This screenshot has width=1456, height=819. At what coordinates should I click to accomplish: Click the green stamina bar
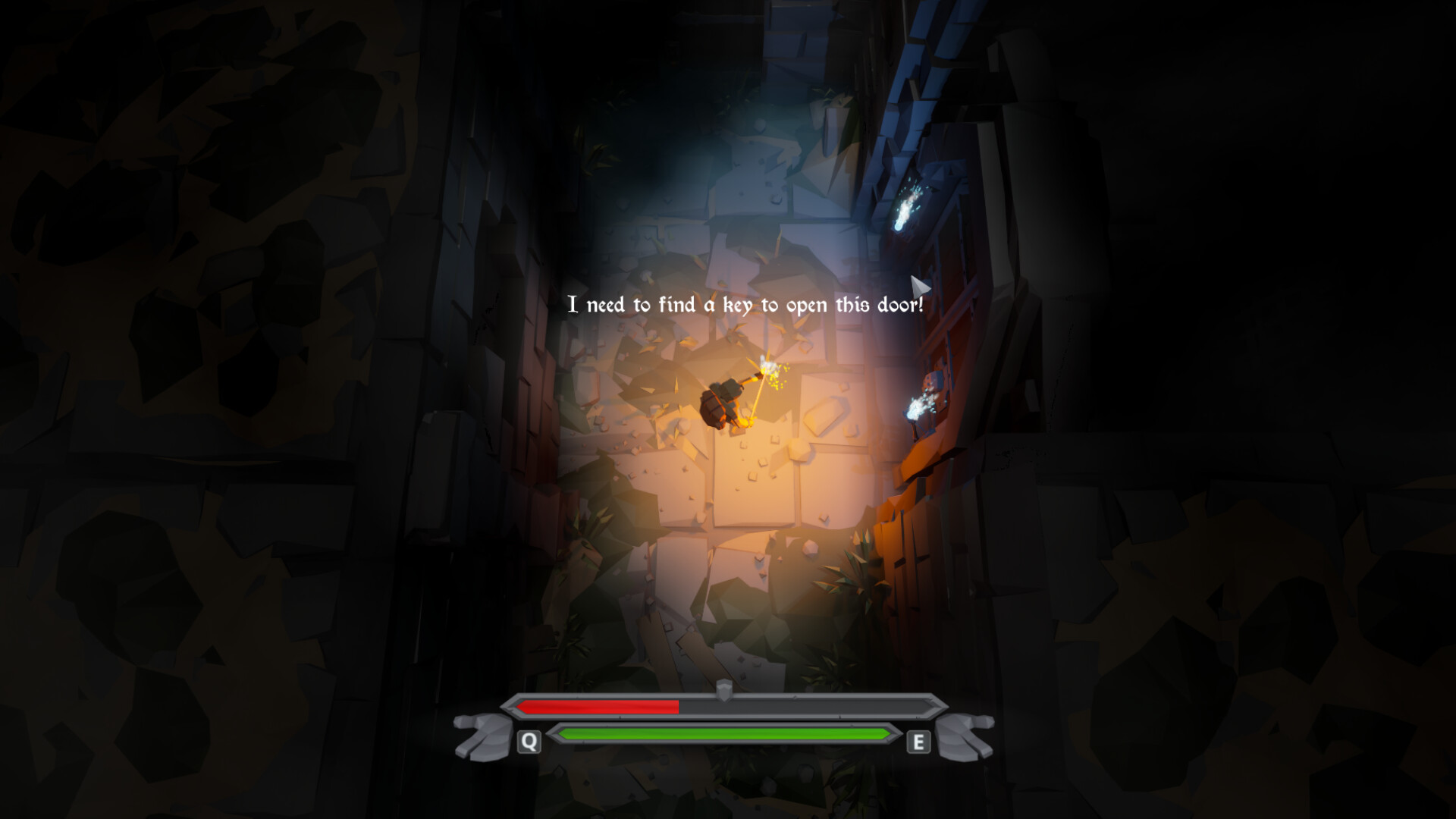[724, 735]
